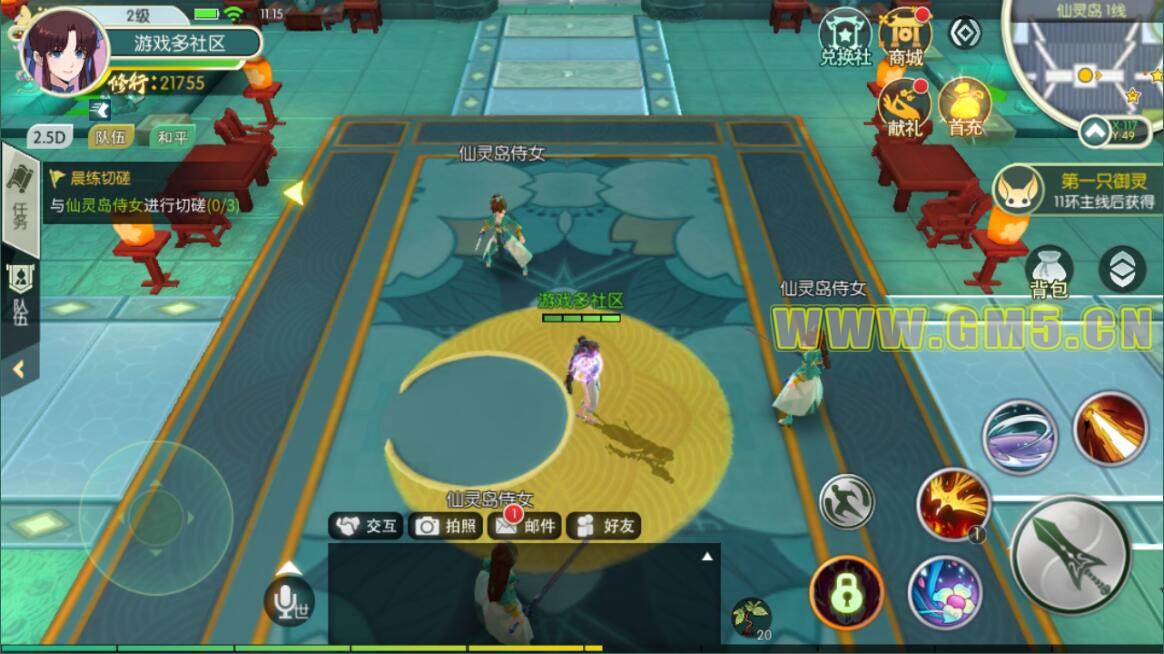Open the 拍照 camera mode

point(447,526)
